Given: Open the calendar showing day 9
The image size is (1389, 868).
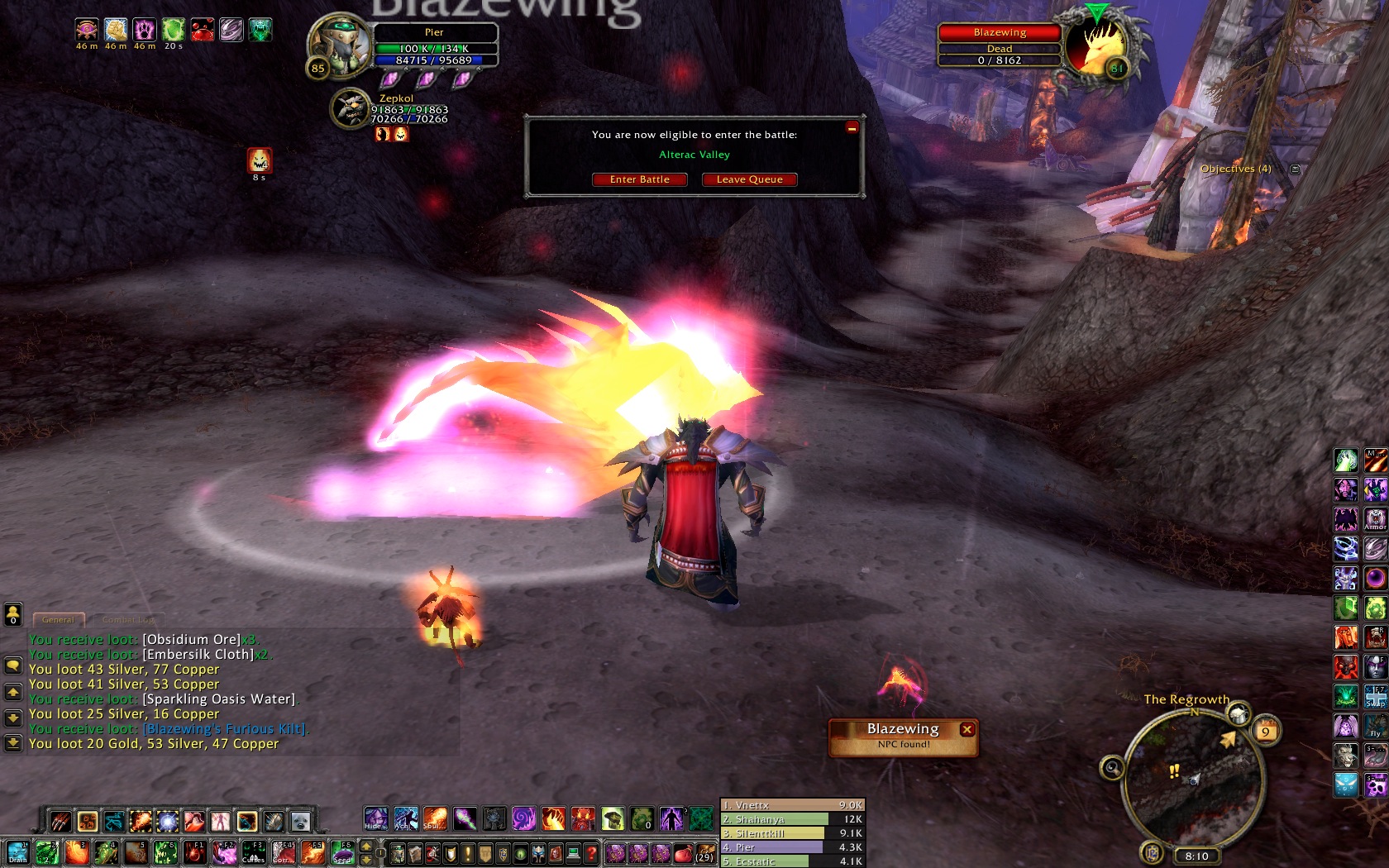Looking at the screenshot, I should coord(1265,731).
